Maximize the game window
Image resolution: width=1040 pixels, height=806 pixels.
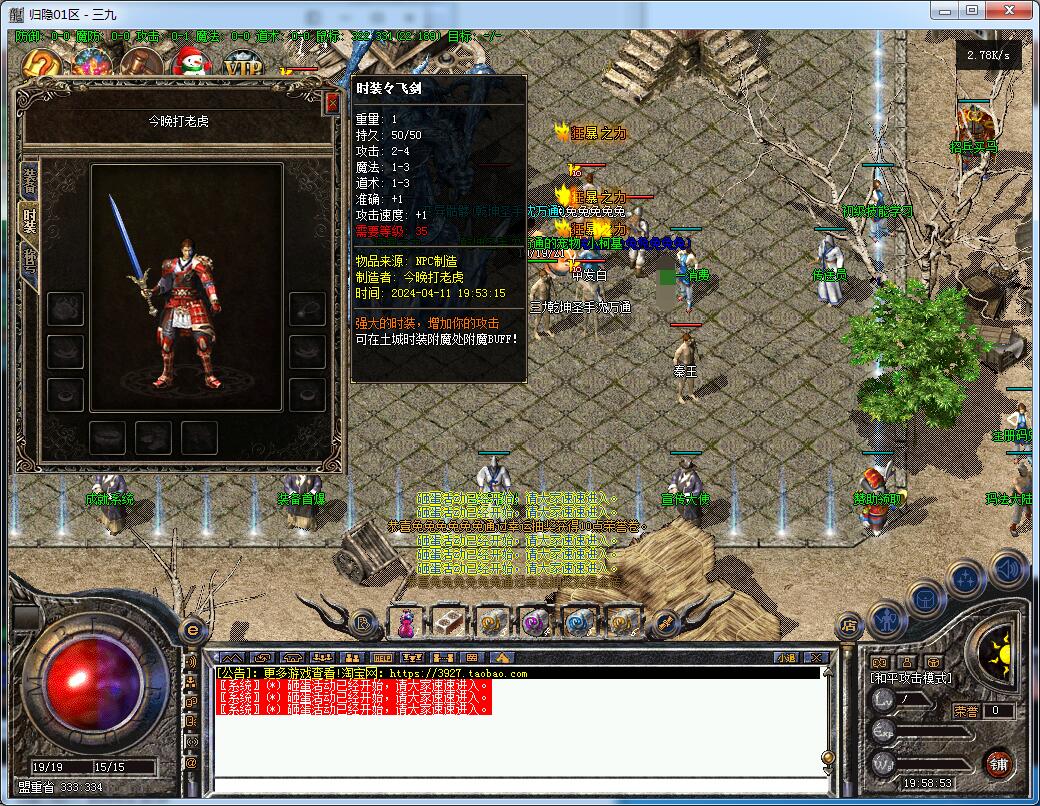[x=972, y=10]
